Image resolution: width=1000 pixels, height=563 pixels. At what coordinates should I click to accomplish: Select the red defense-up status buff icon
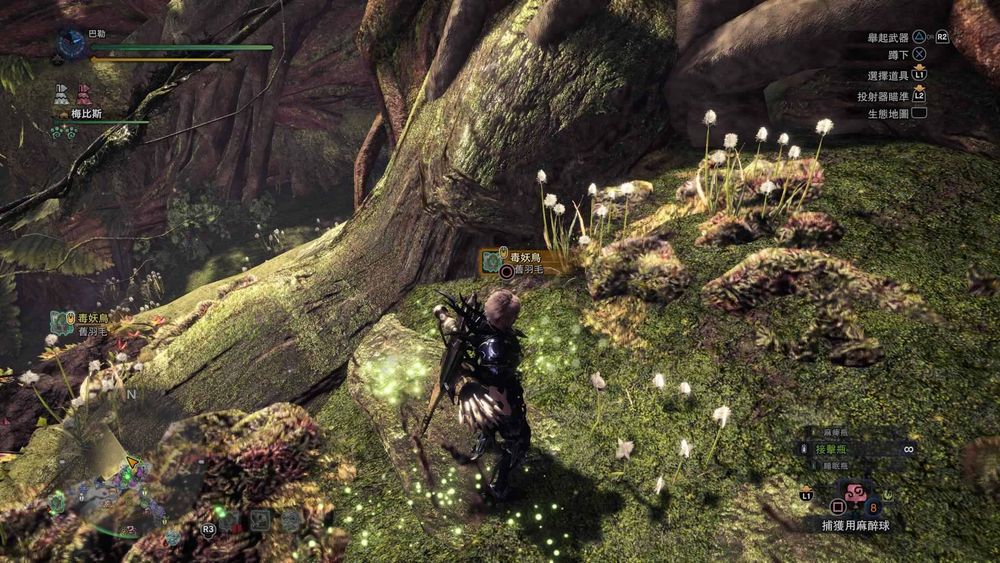(82, 94)
